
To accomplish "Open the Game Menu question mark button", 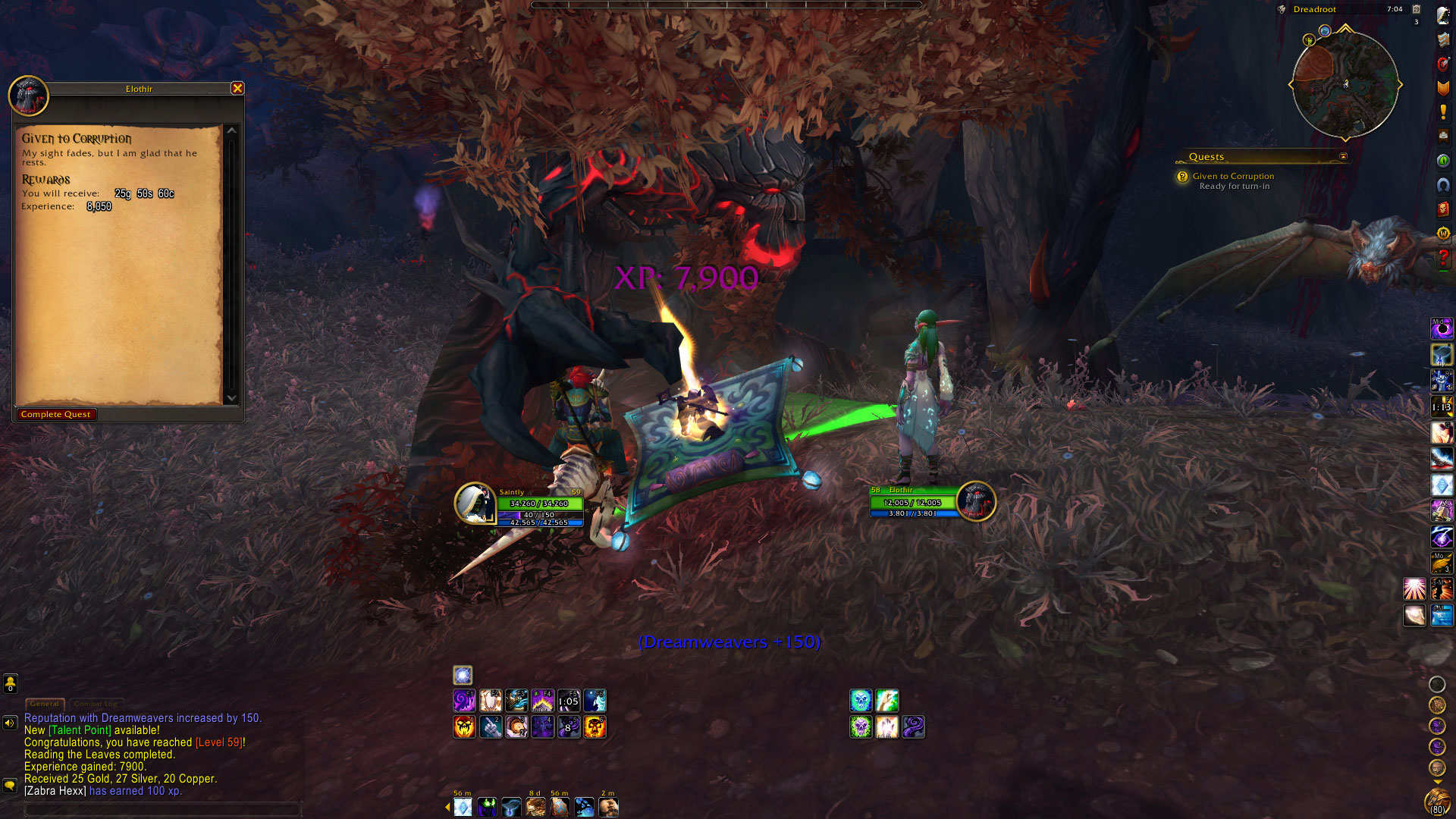I will tap(1443, 259).
